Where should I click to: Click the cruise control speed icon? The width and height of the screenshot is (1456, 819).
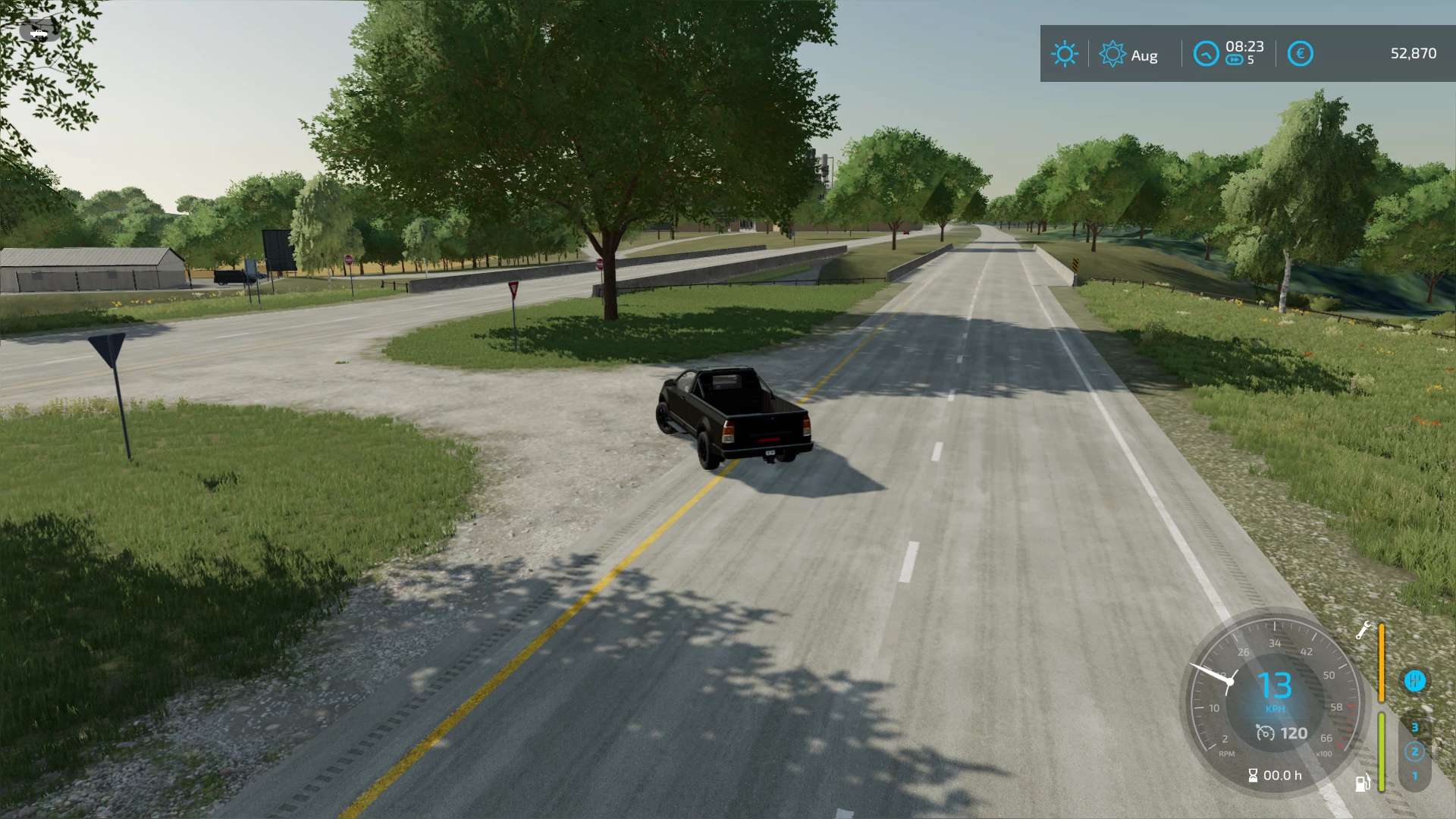coord(1265,733)
